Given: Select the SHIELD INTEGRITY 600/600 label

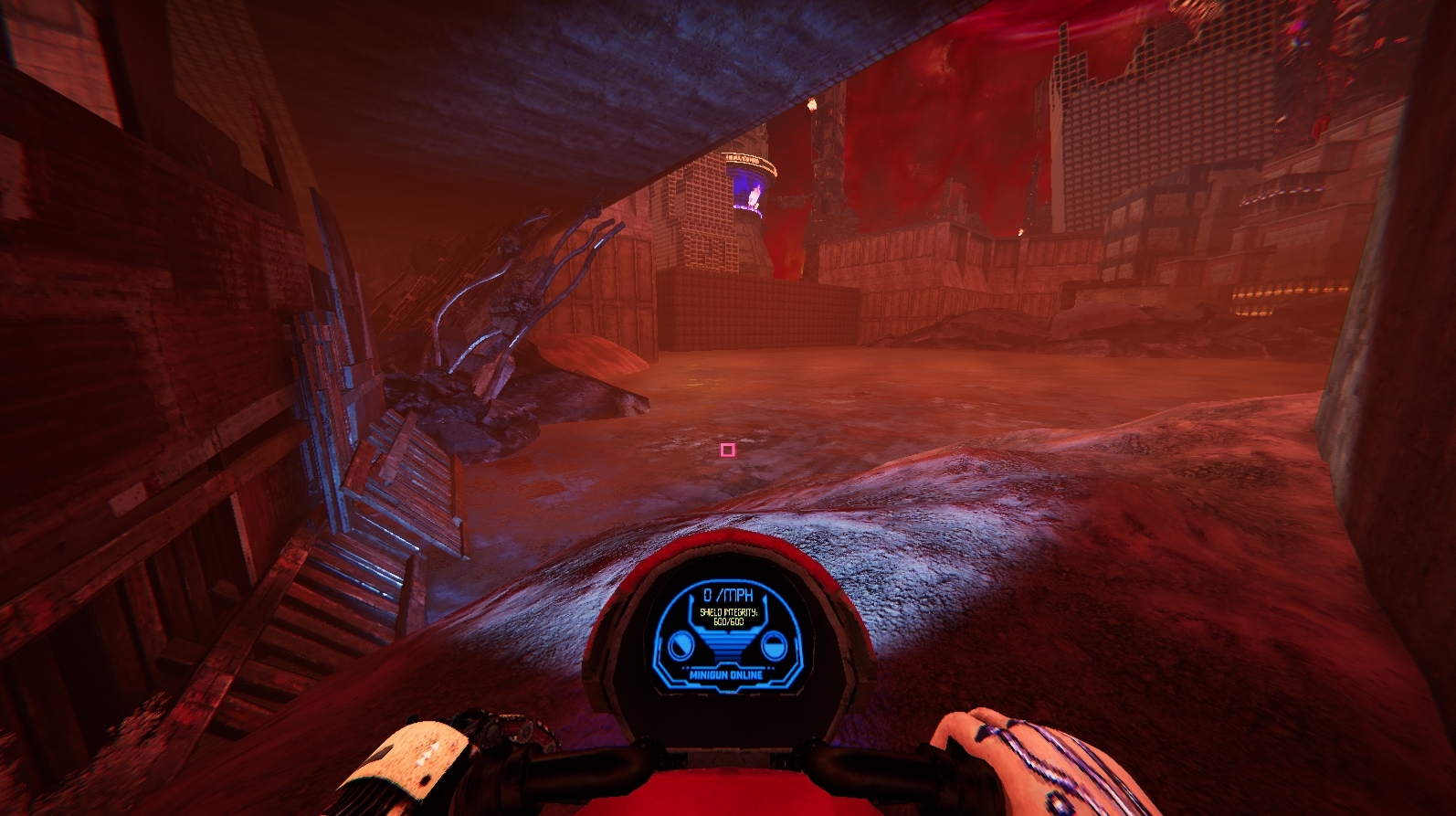Looking at the screenshot, I should (x=730, y=614).
